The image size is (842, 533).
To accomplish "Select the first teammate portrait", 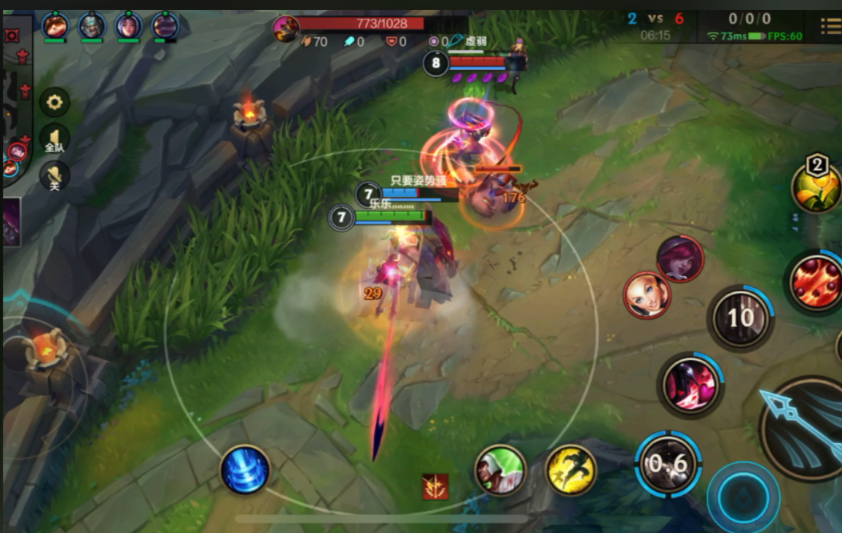I will tap(55, 25).
